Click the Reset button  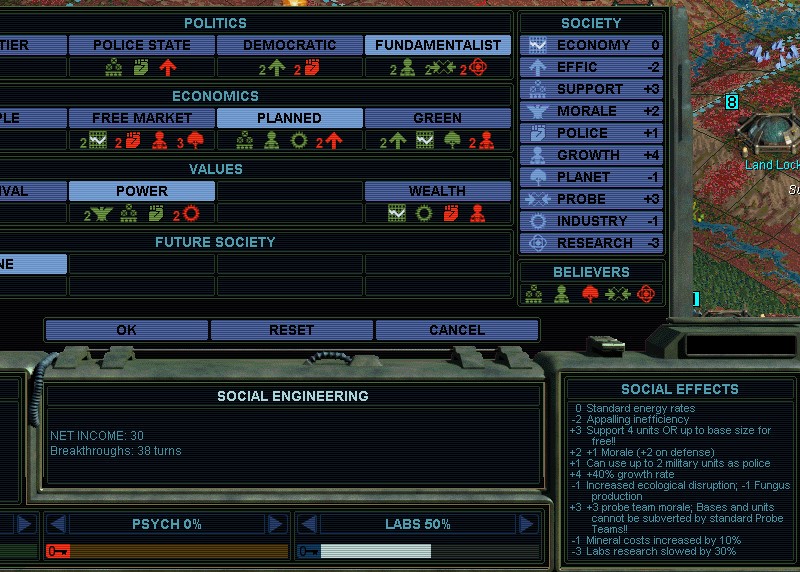pos(291,330)
